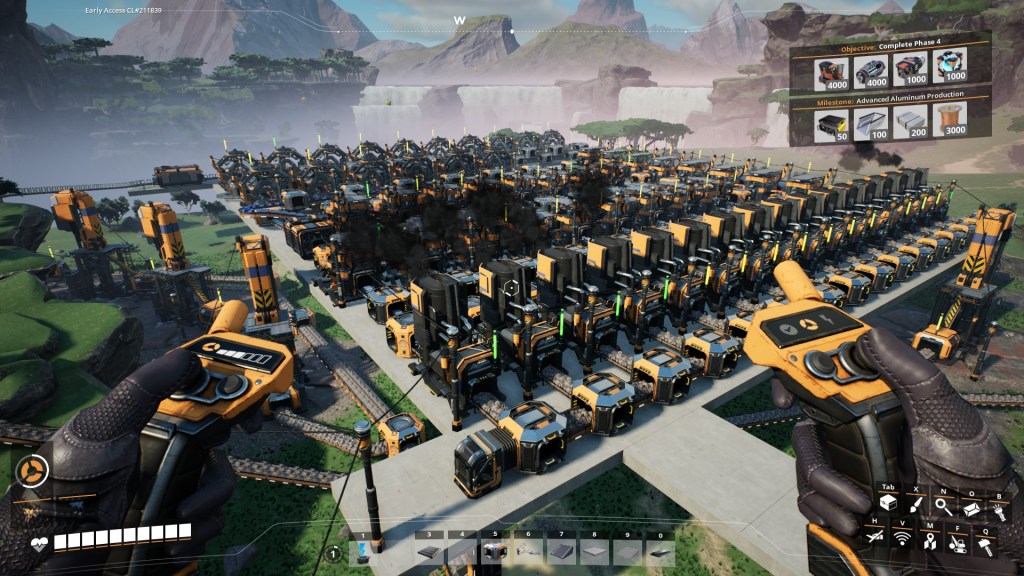This screenshot has width=1024, height=576.
Task: Activate the wifi-signal resource scanner icon
Action: pos(902,538)
